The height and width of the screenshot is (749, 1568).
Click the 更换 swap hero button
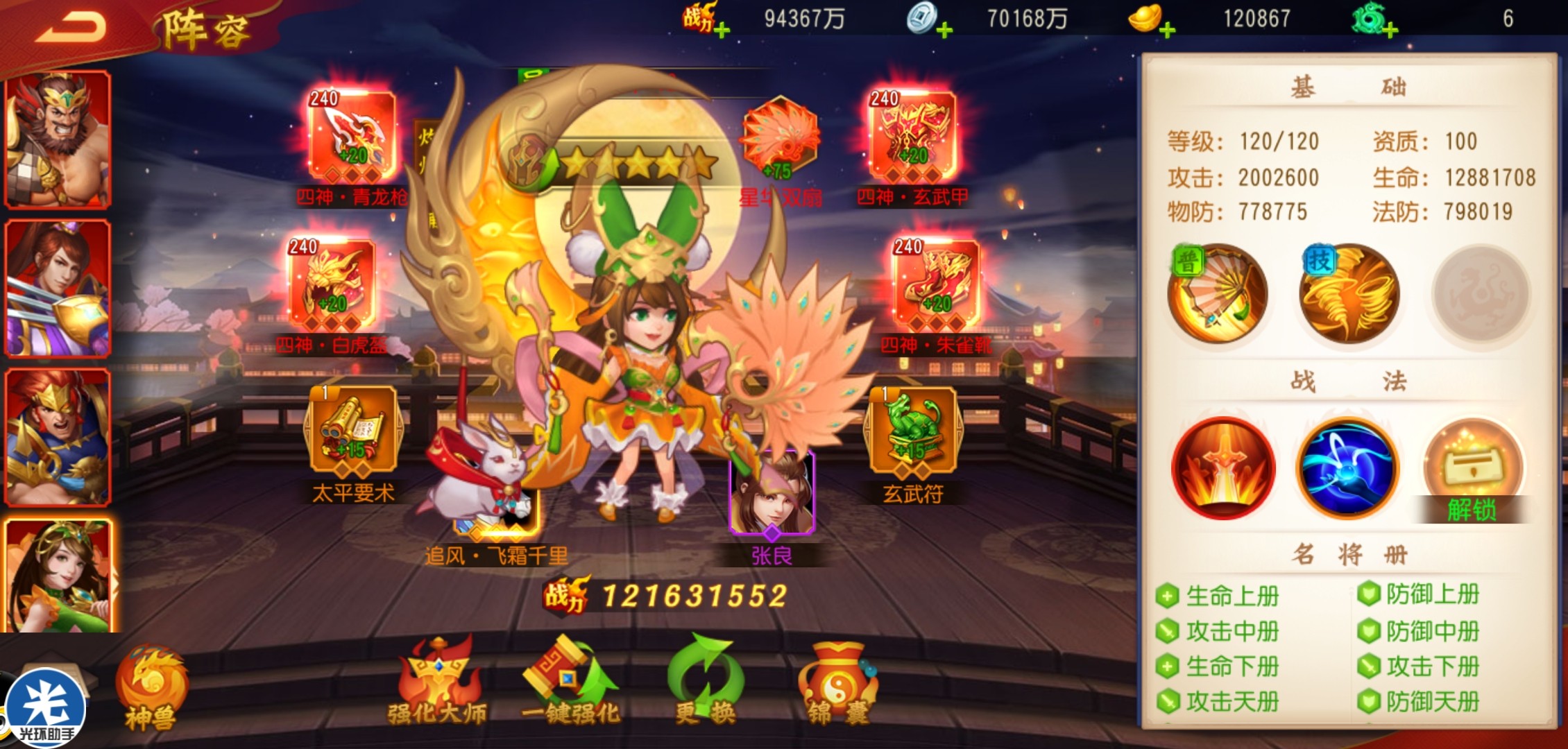point(705,685)
